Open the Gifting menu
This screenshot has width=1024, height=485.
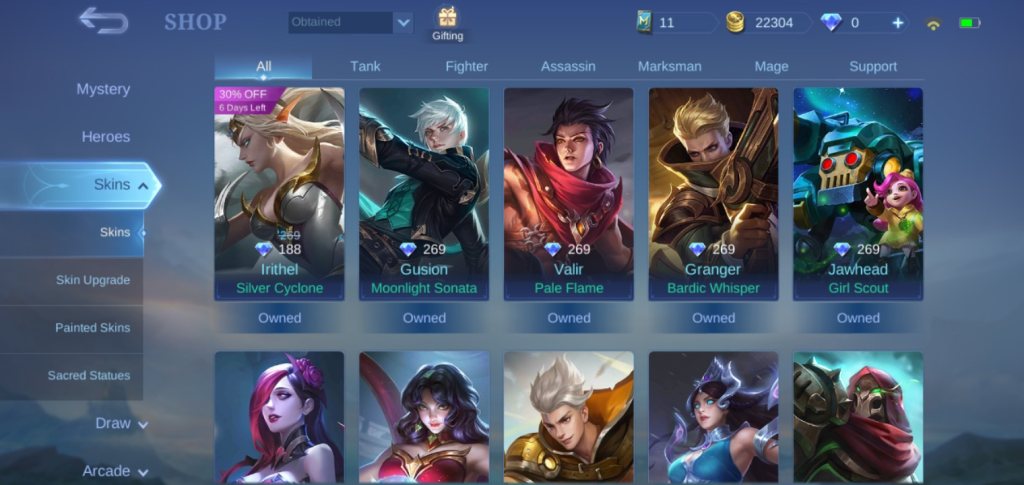tap(447, 24)
